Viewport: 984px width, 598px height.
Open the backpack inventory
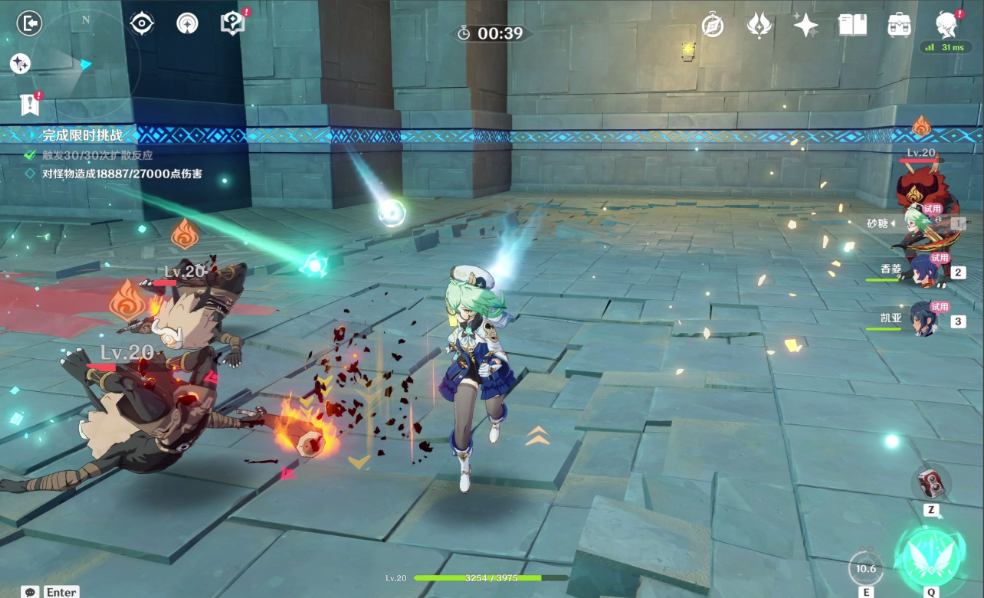click(899, 25)
